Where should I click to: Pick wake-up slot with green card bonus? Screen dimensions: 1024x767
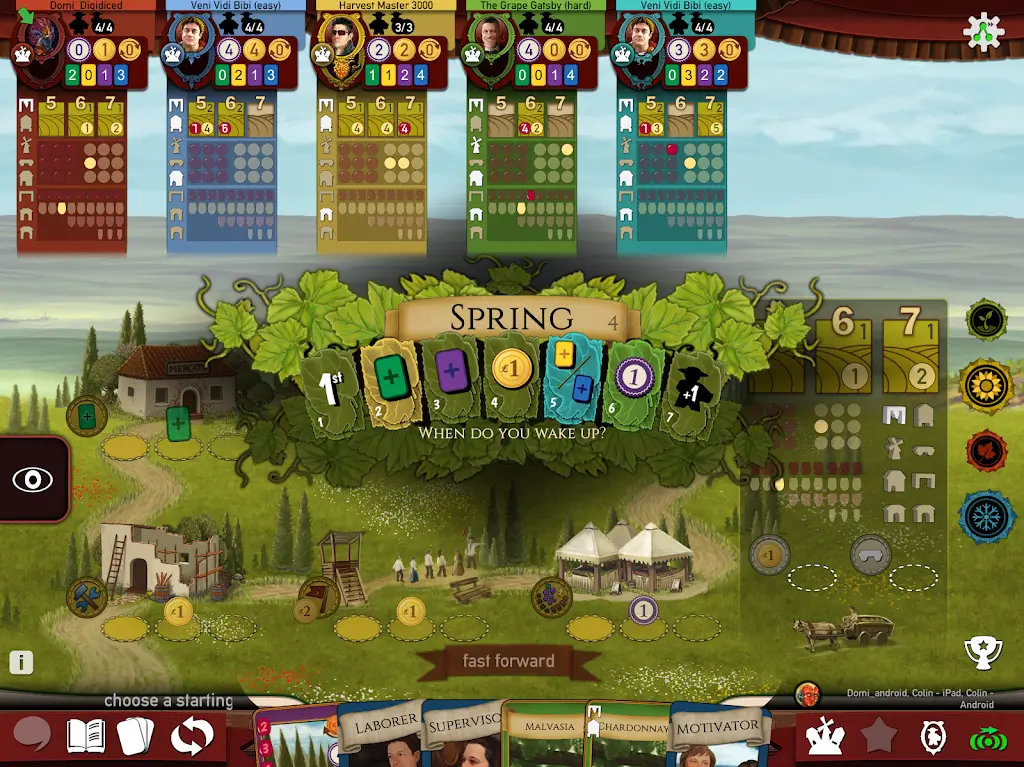click(x=389, y=383)
